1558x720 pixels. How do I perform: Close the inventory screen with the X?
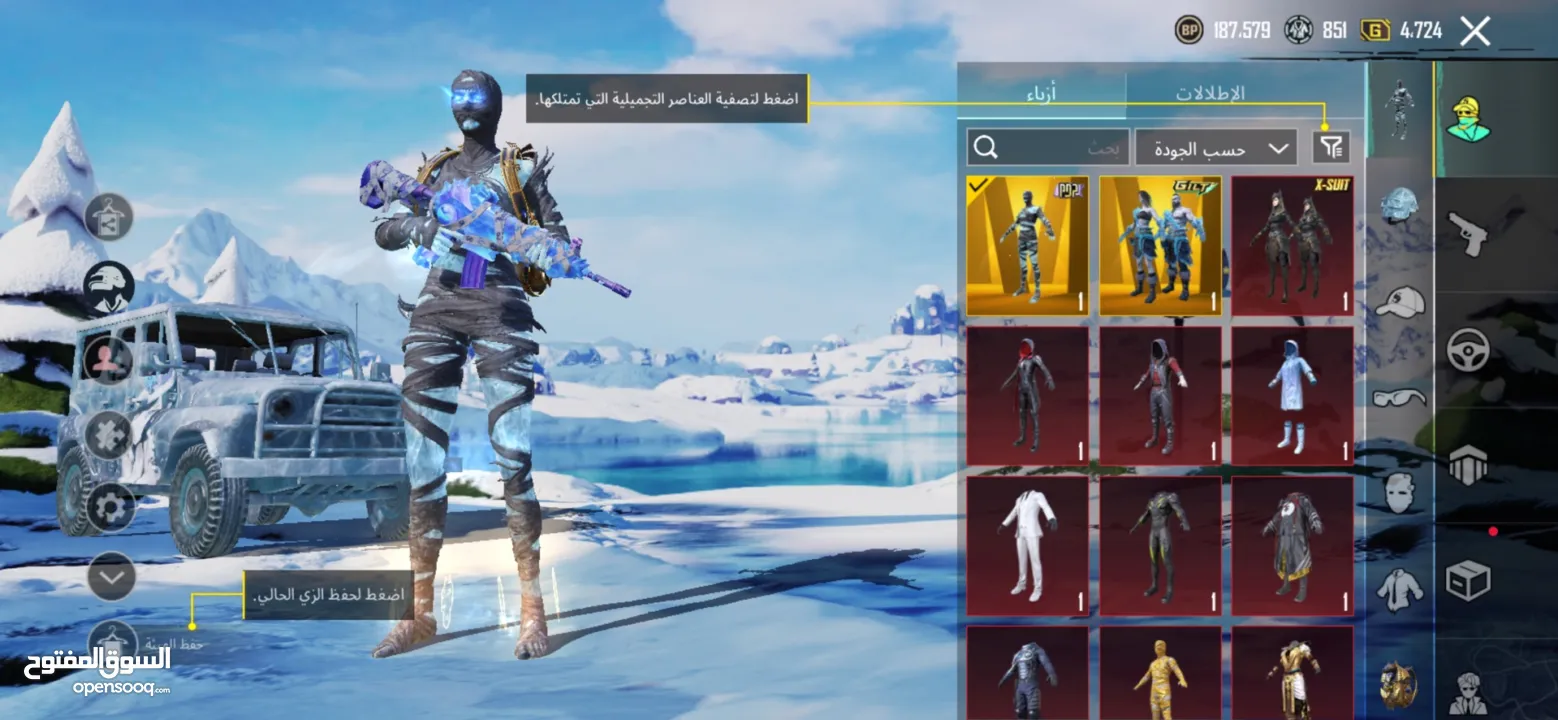pyautogui.click(x=1474, y=31)
